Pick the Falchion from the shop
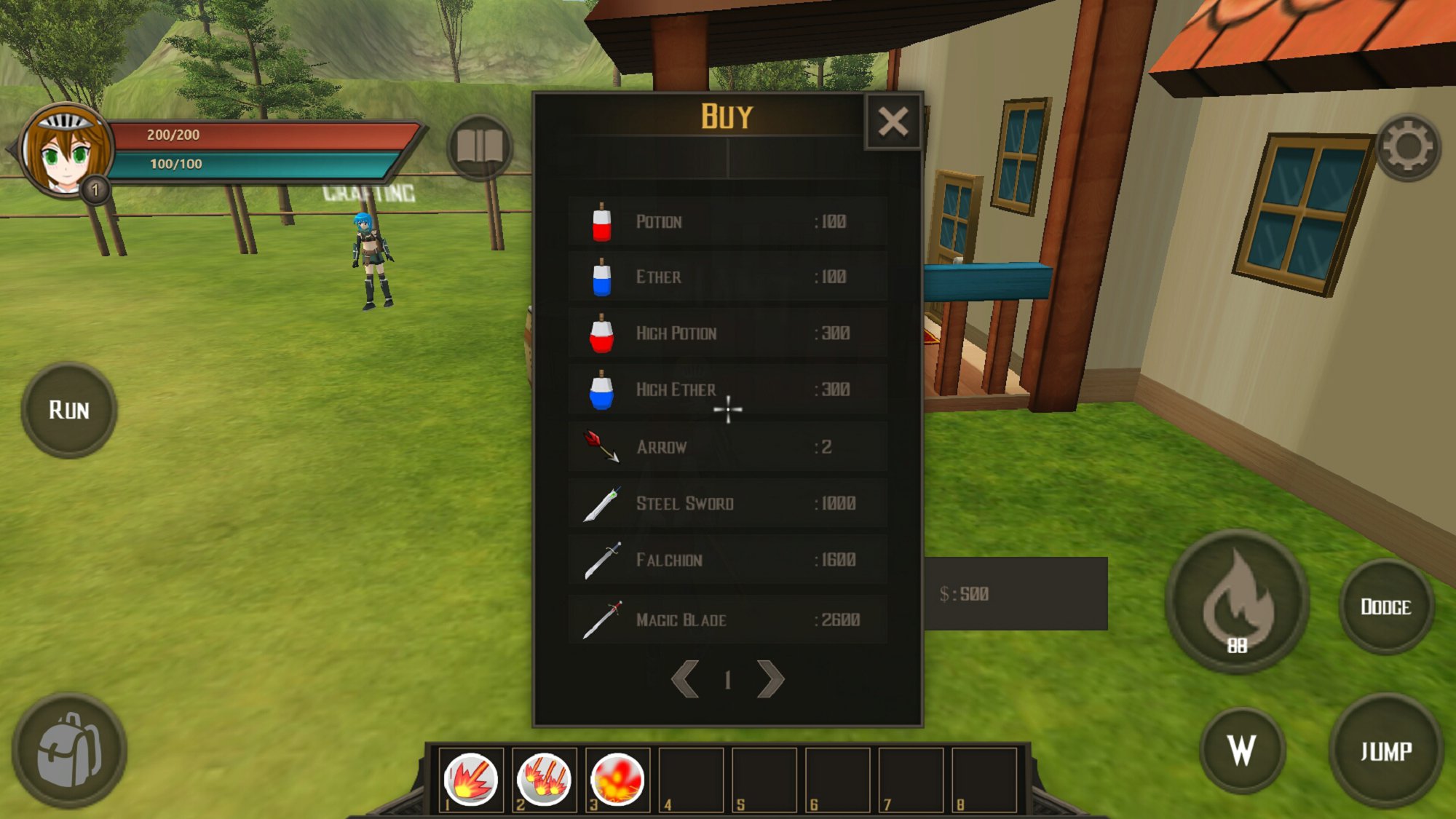 pos(727,560)
